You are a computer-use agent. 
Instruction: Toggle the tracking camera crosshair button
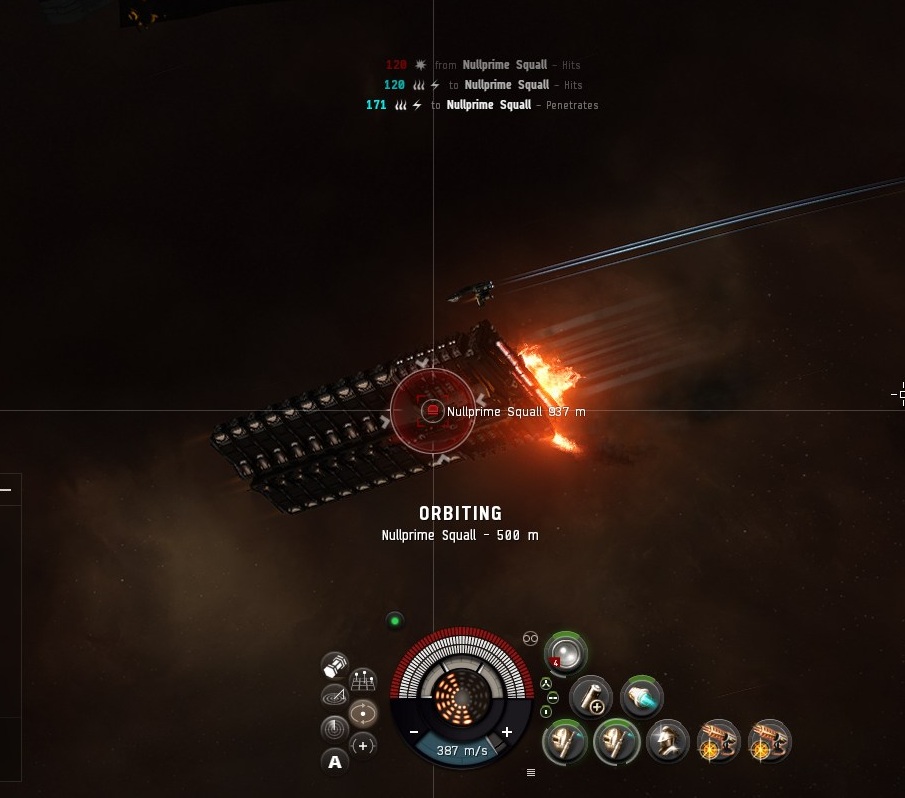(362, 745)
